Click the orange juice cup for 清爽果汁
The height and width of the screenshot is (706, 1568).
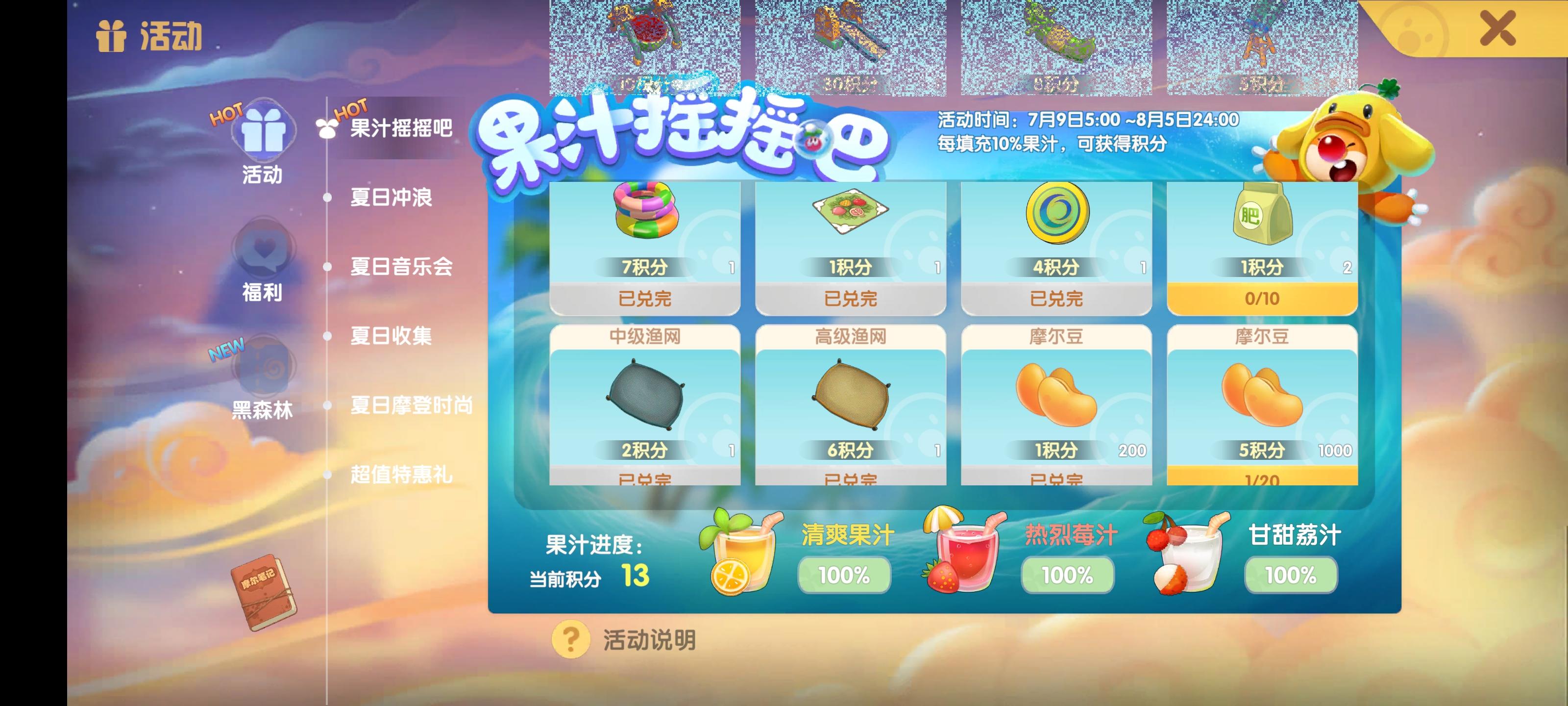[741, 555]
